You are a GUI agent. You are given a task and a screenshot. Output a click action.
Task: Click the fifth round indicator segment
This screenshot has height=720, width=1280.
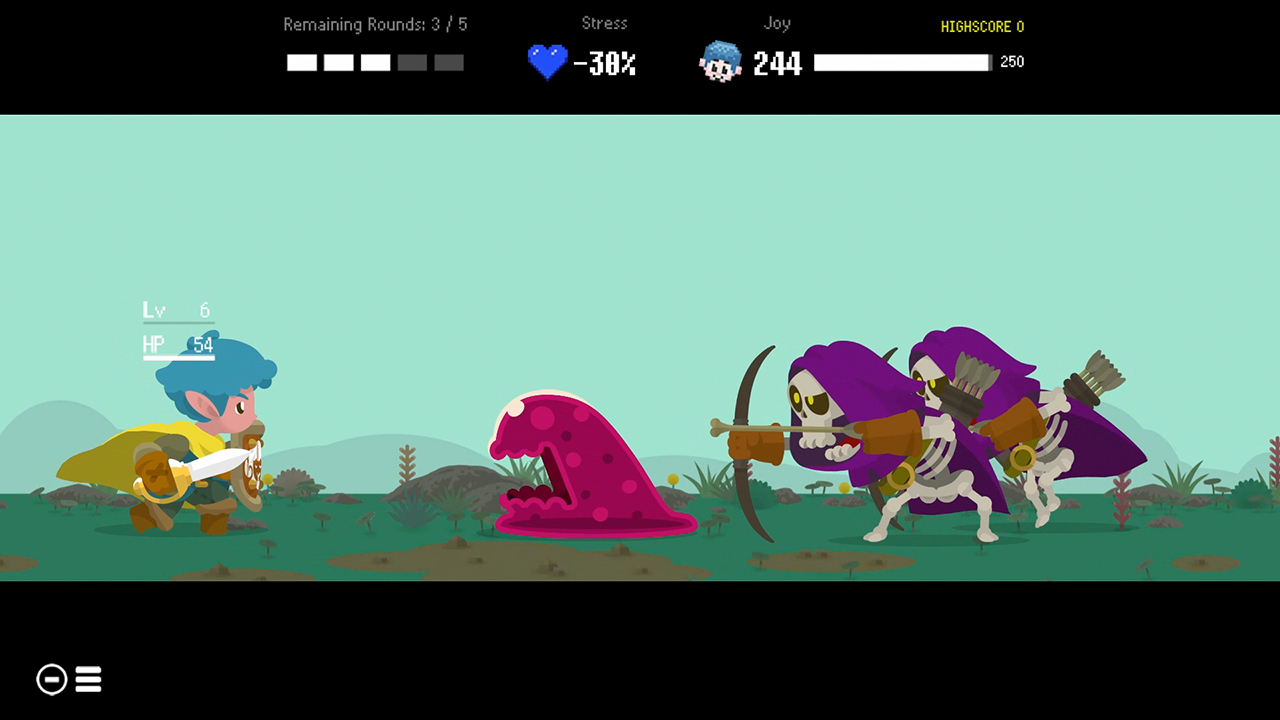tap(449, 62)
